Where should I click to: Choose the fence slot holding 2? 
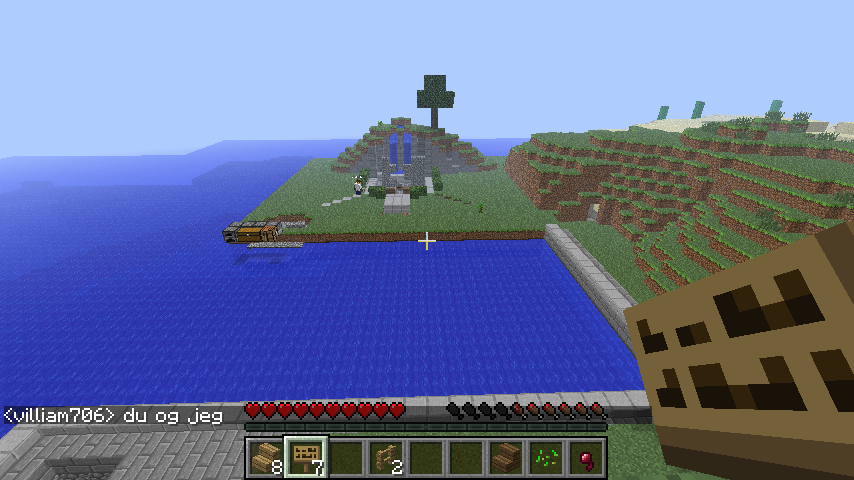pyautogui.click(x=385, y=458)
